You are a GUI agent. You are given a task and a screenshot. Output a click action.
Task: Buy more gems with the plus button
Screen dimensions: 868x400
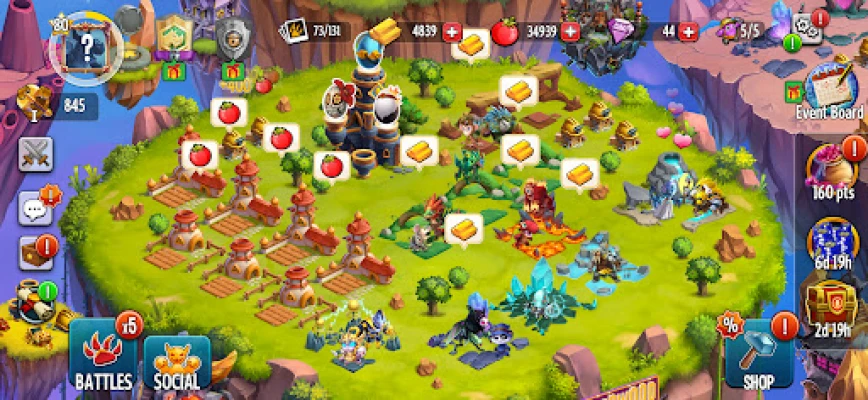[x=687, y=31]
